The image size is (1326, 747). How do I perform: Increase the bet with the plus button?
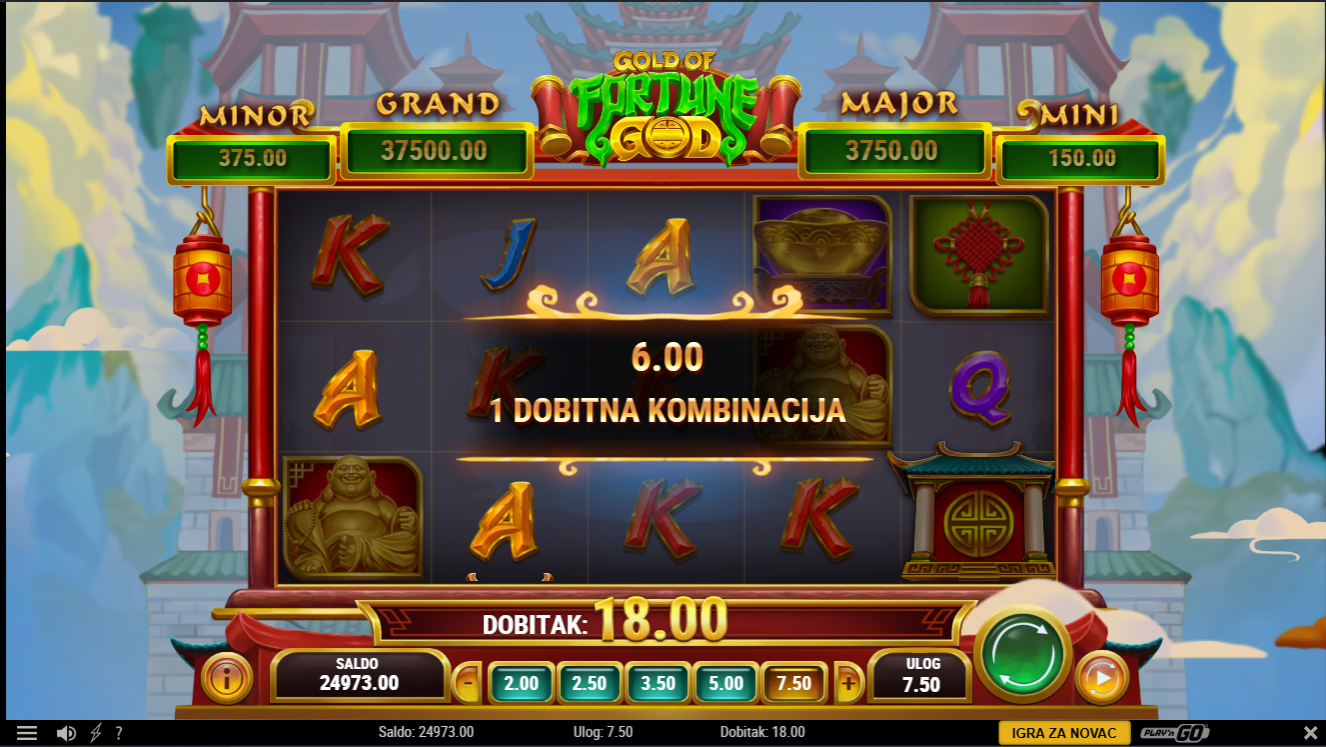point(848,684)
